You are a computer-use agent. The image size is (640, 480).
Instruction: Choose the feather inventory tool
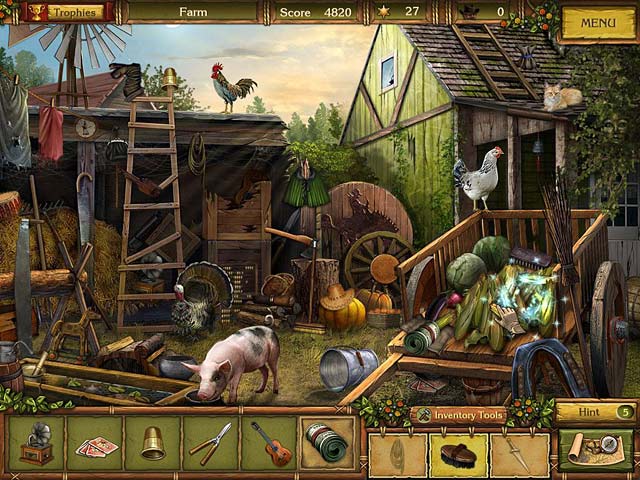click(x=397, y=454)
